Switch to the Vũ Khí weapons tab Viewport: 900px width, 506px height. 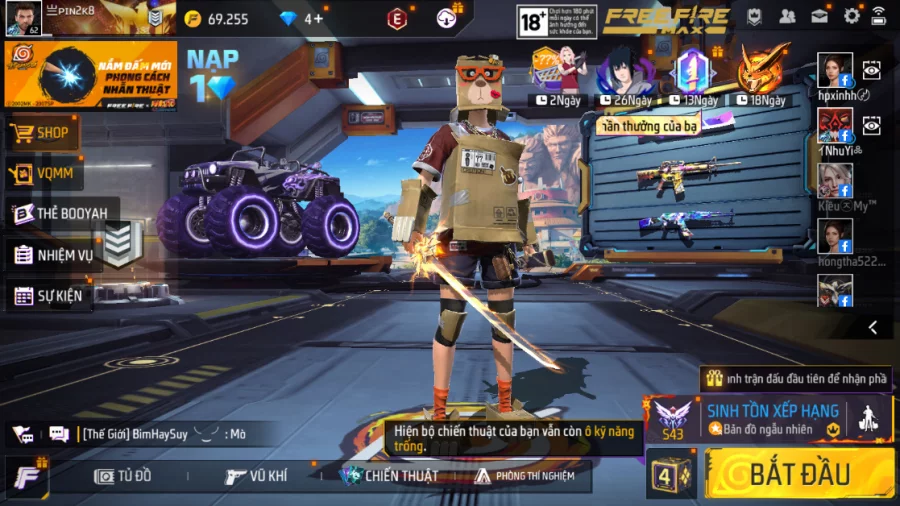256,476
